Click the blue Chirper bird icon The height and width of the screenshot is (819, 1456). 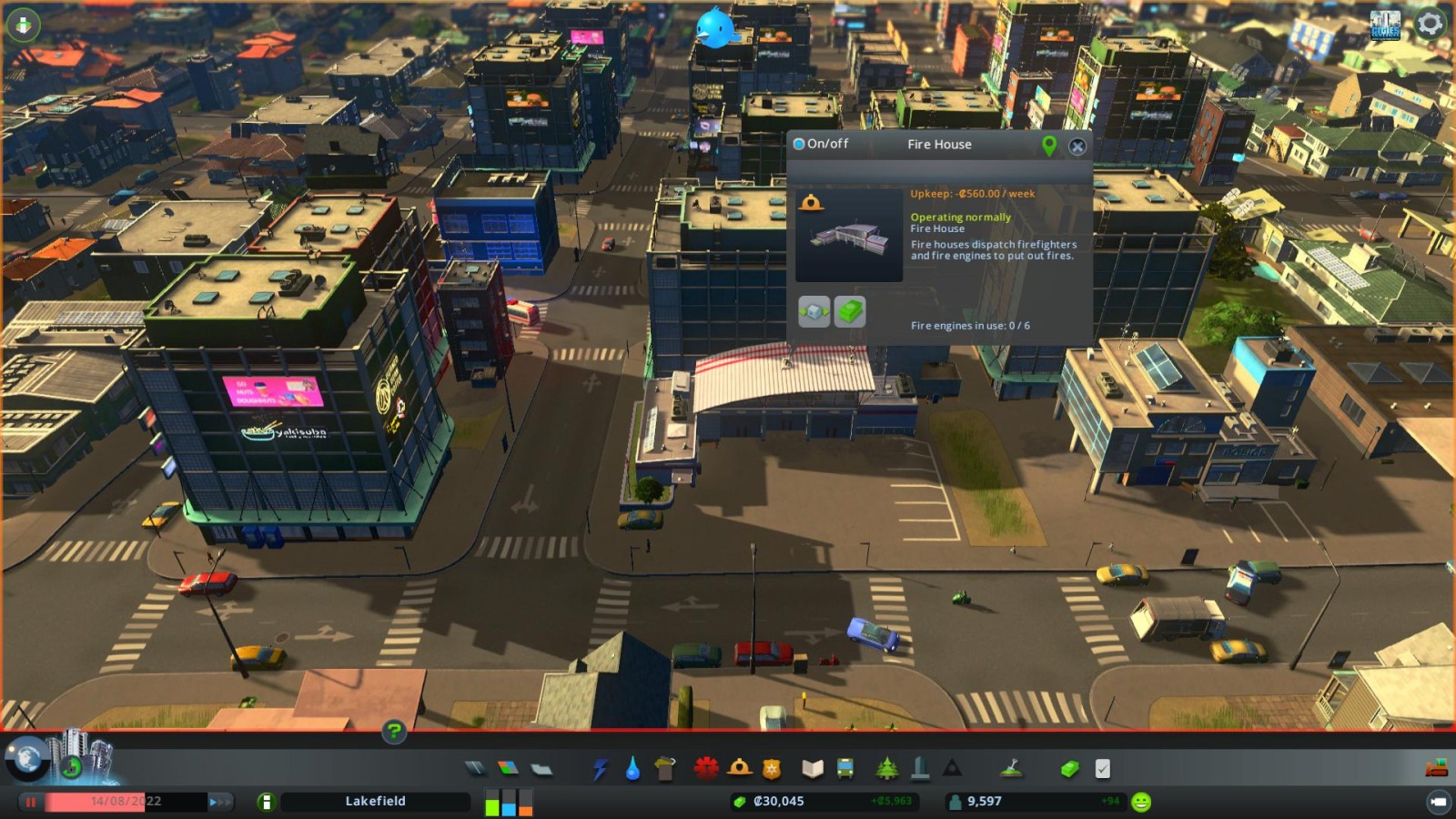[714, 29]
